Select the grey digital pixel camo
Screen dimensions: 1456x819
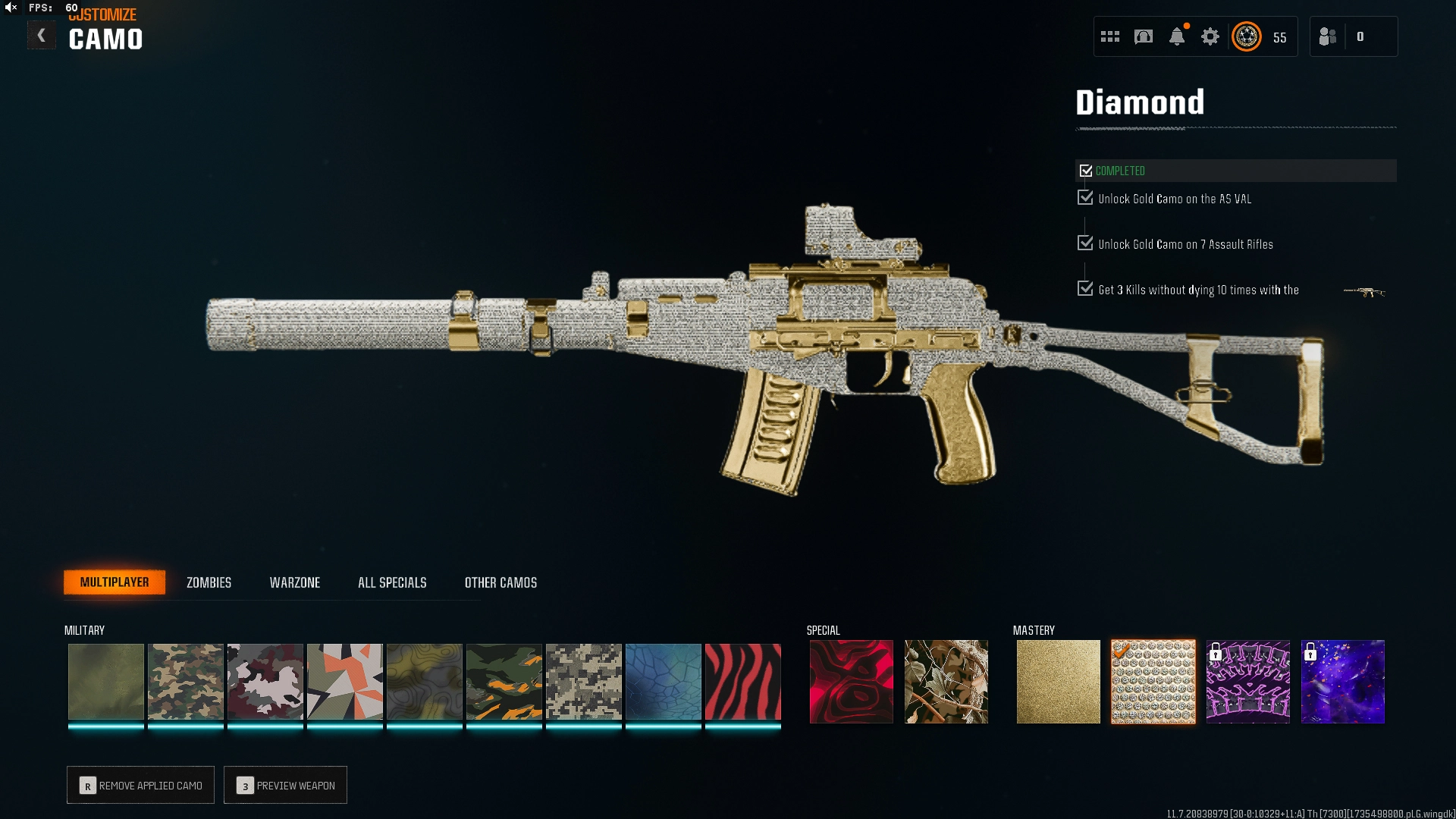583,681
